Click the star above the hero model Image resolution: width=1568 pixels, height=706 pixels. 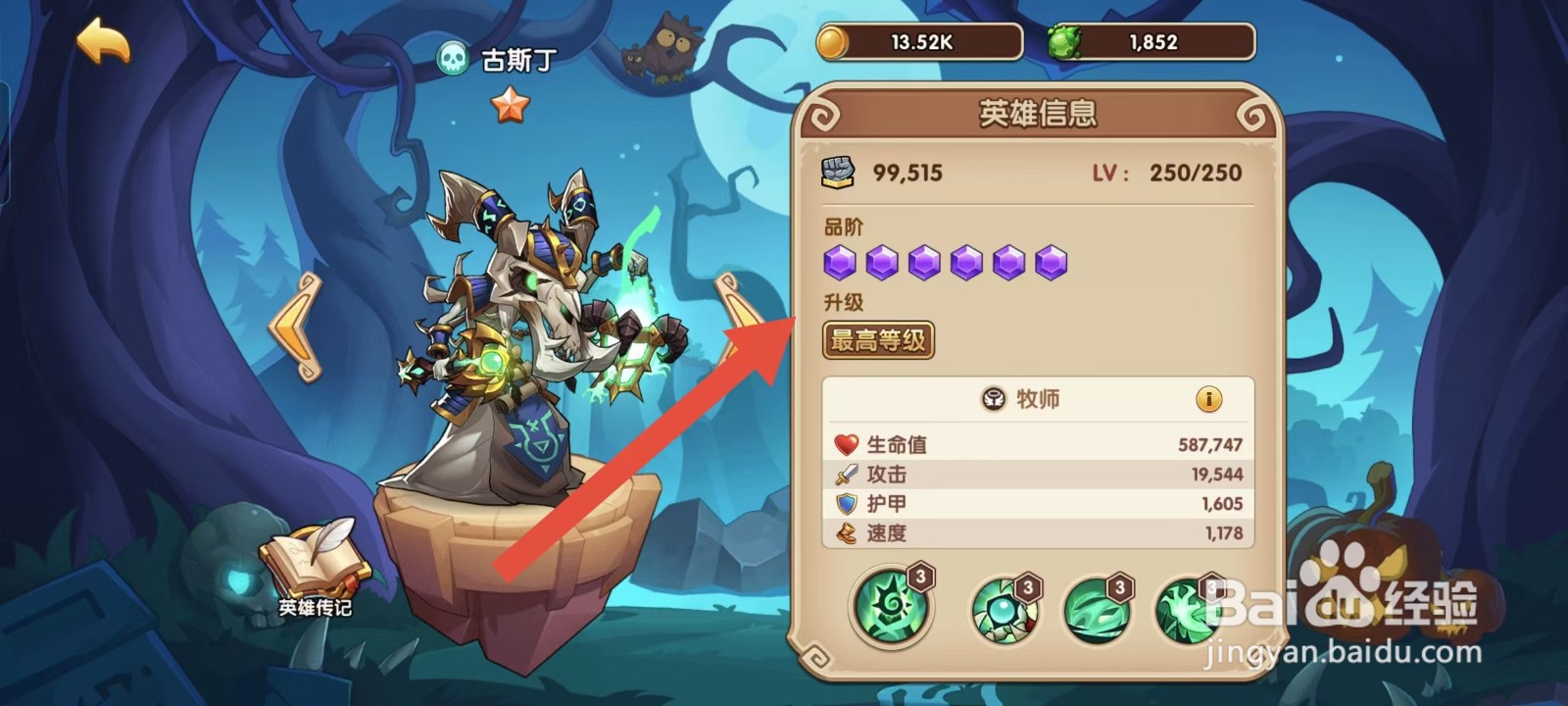pyautogui.click(x=511, y=102)
